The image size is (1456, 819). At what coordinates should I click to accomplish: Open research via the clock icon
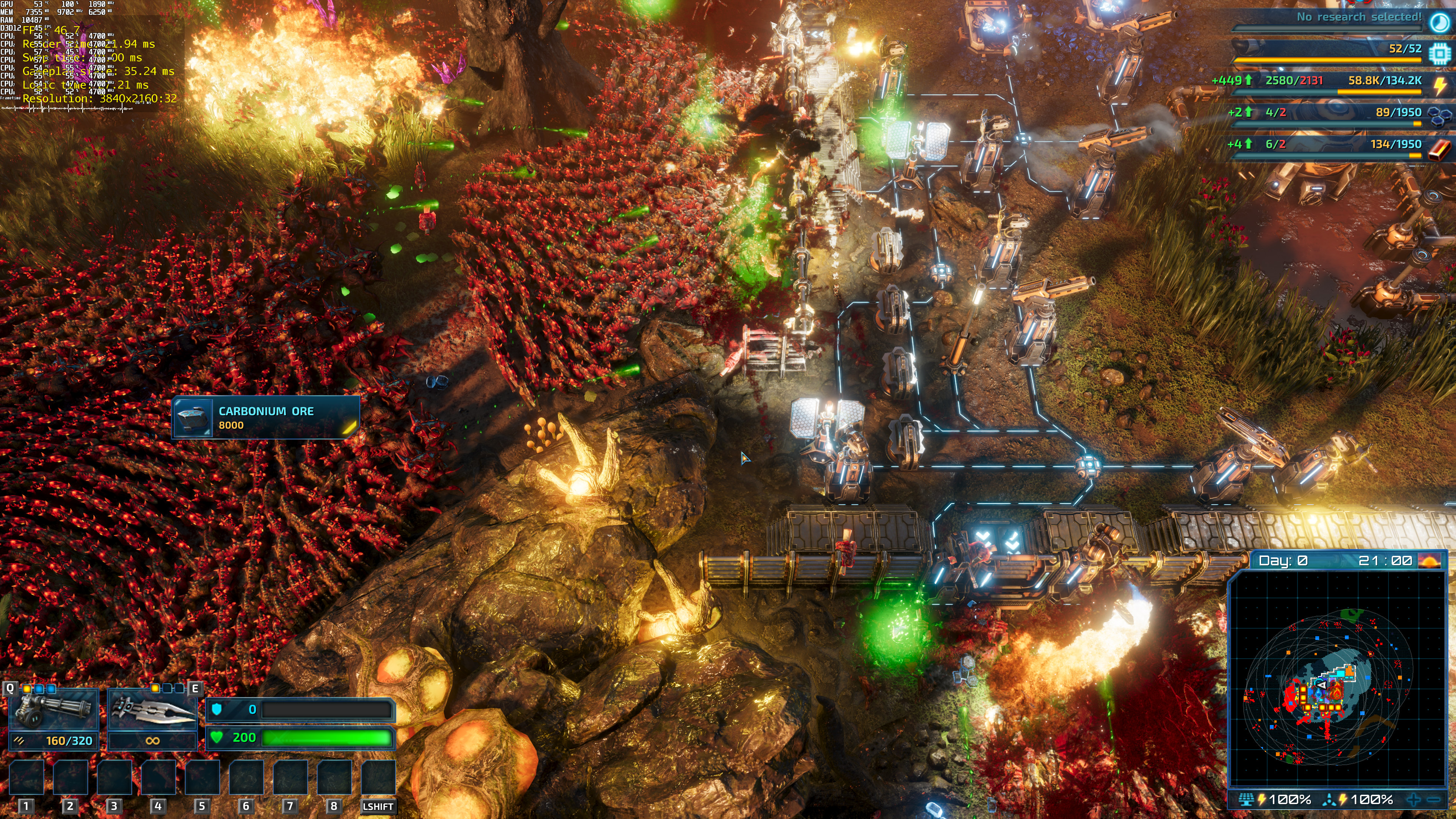(1439, 22)
